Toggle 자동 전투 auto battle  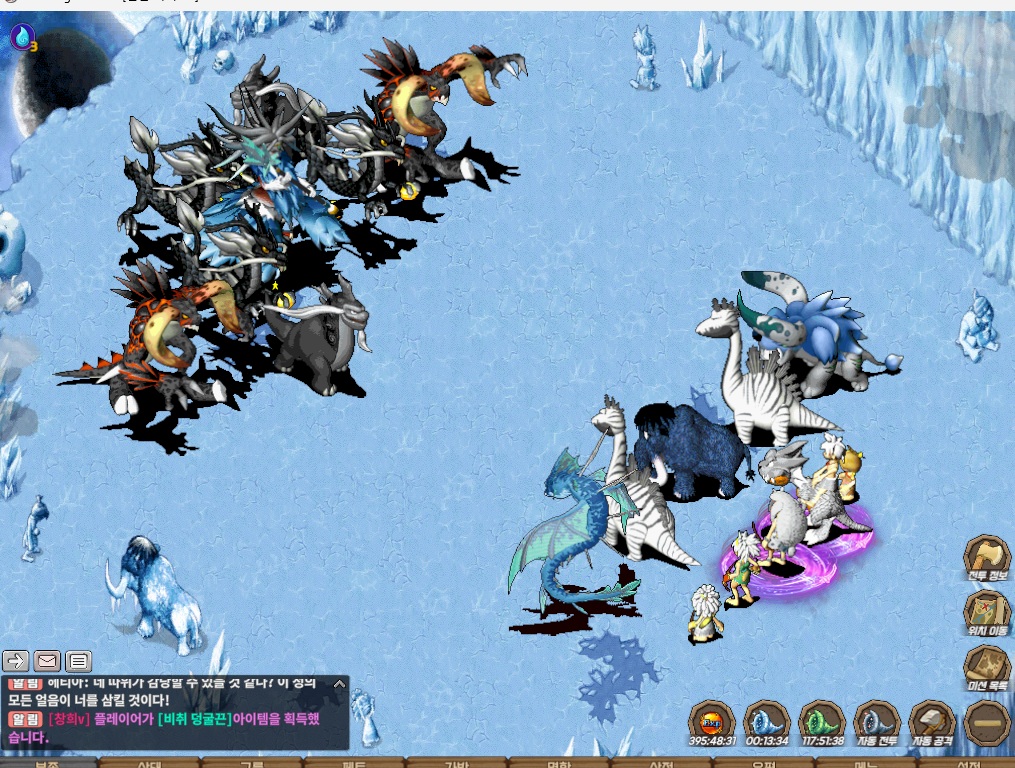coord(877,722)
